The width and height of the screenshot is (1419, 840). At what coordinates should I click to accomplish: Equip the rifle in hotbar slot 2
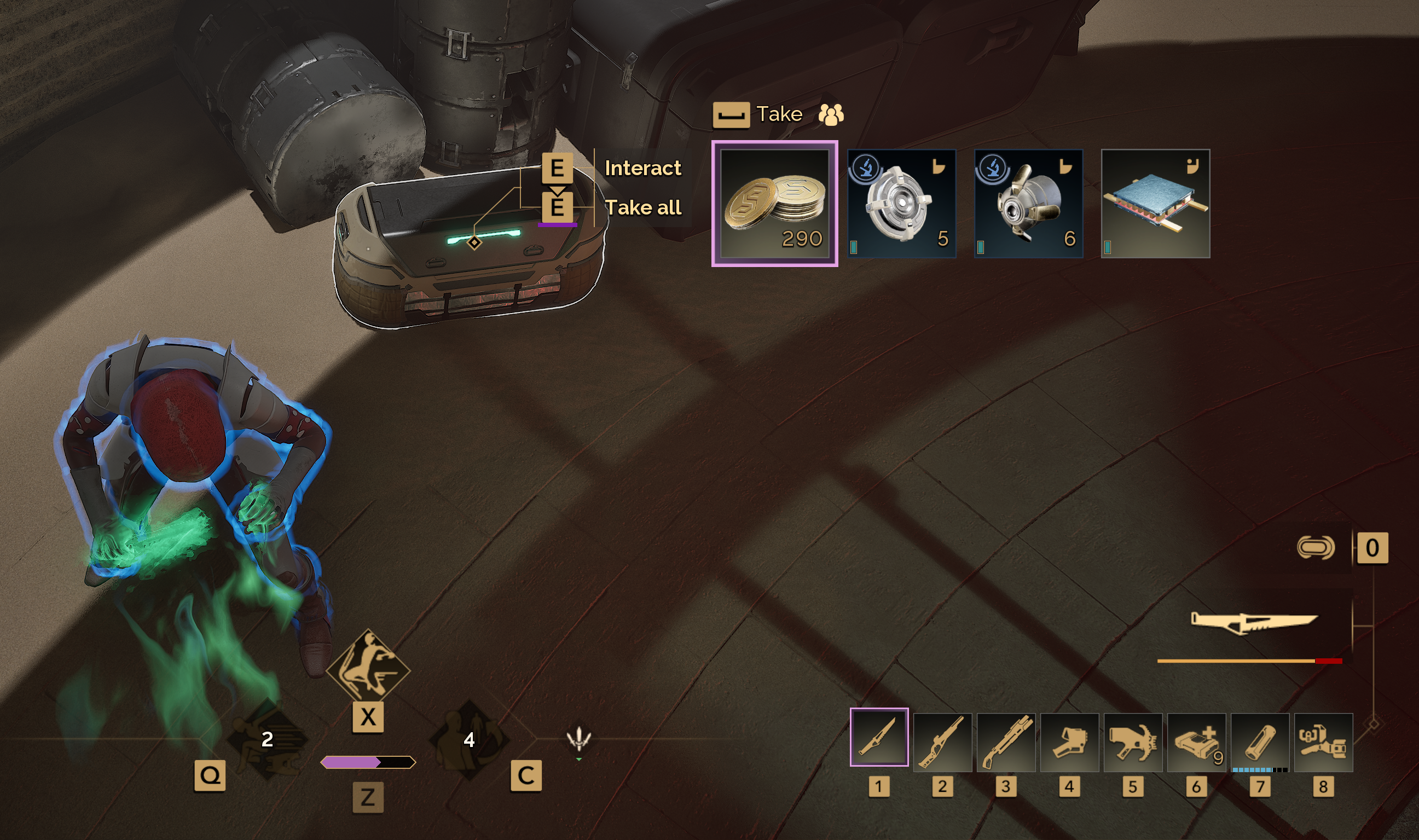click(x=942, y=742)
